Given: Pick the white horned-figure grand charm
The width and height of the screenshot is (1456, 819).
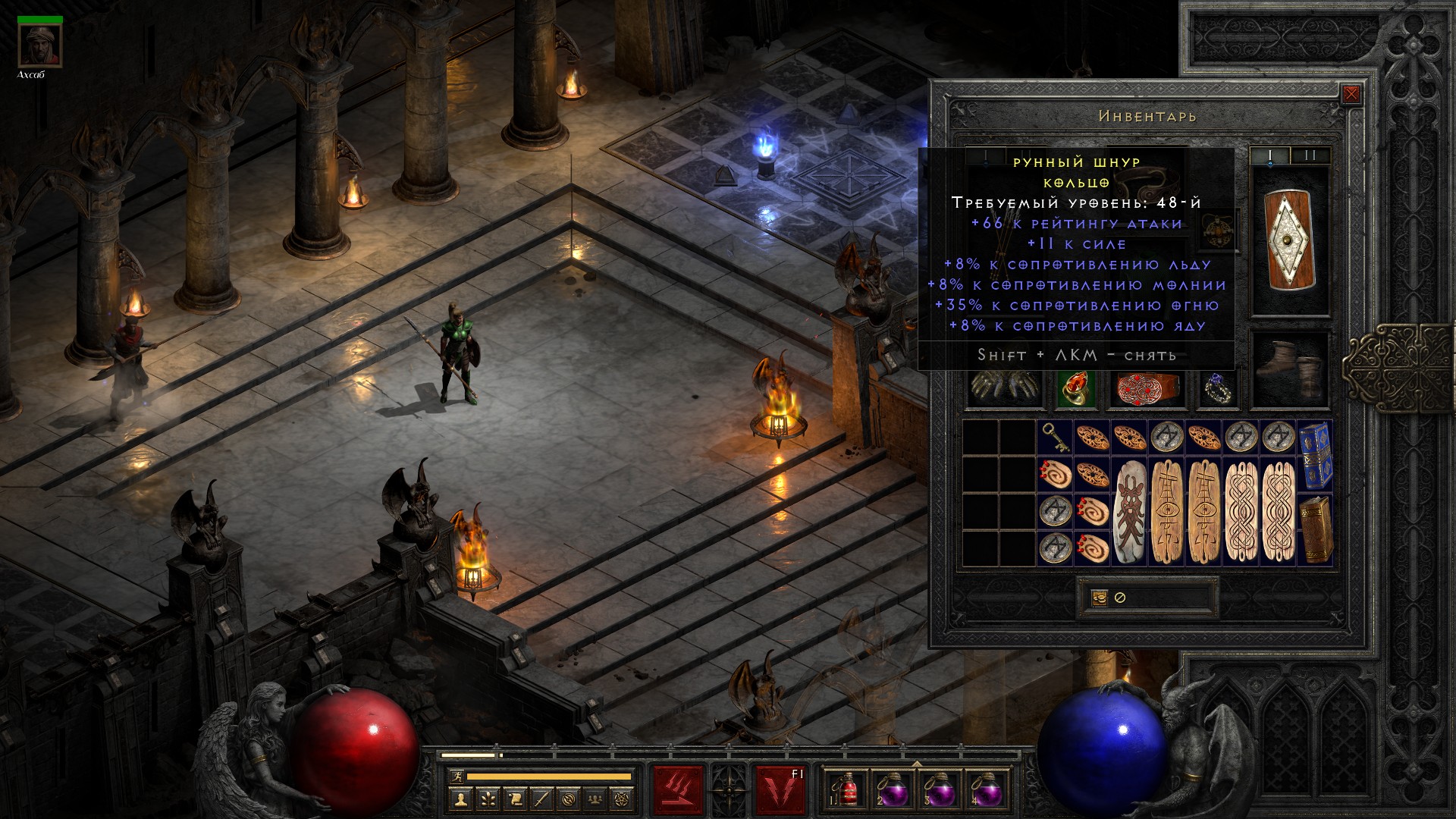Looking at the screenshot, I should 1130,512.
